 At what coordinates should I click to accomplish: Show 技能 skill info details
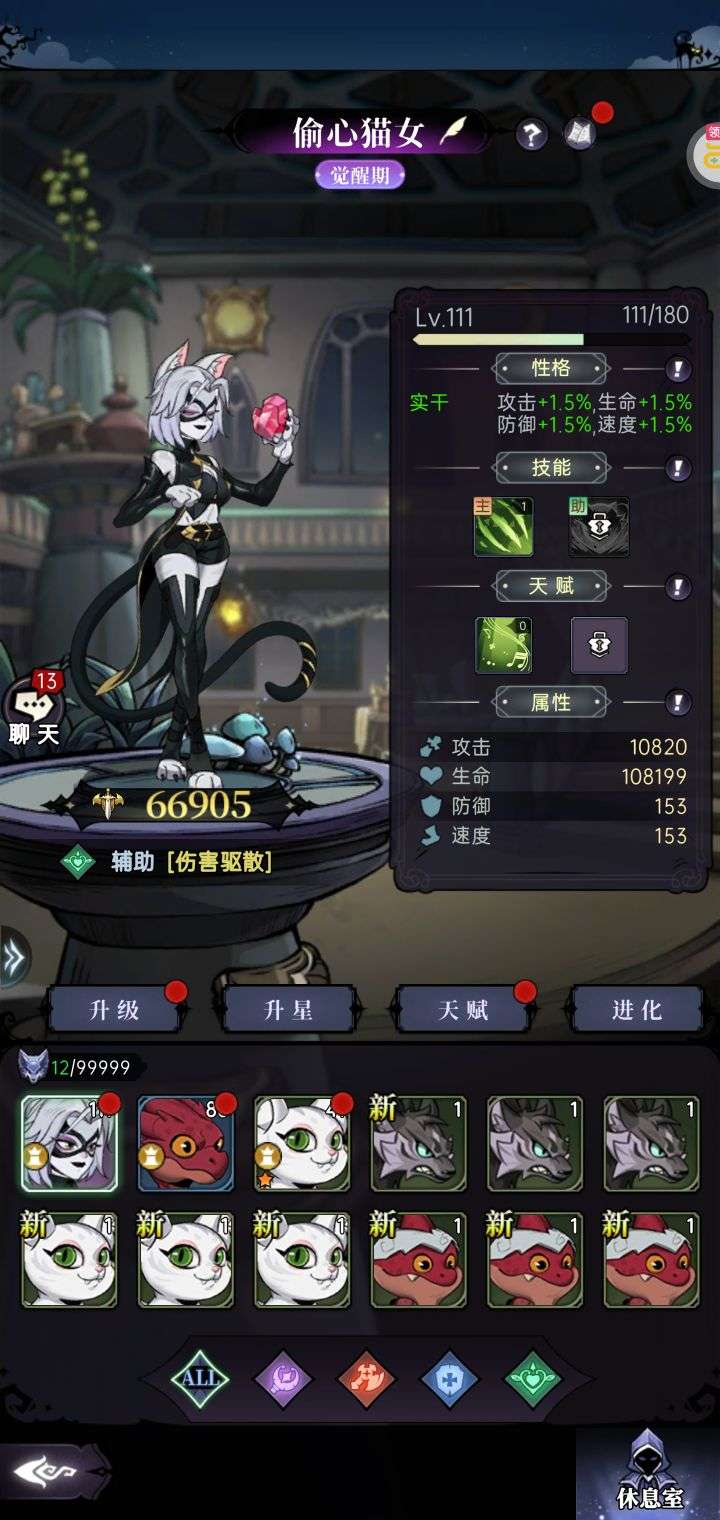[x=679, y=467]
